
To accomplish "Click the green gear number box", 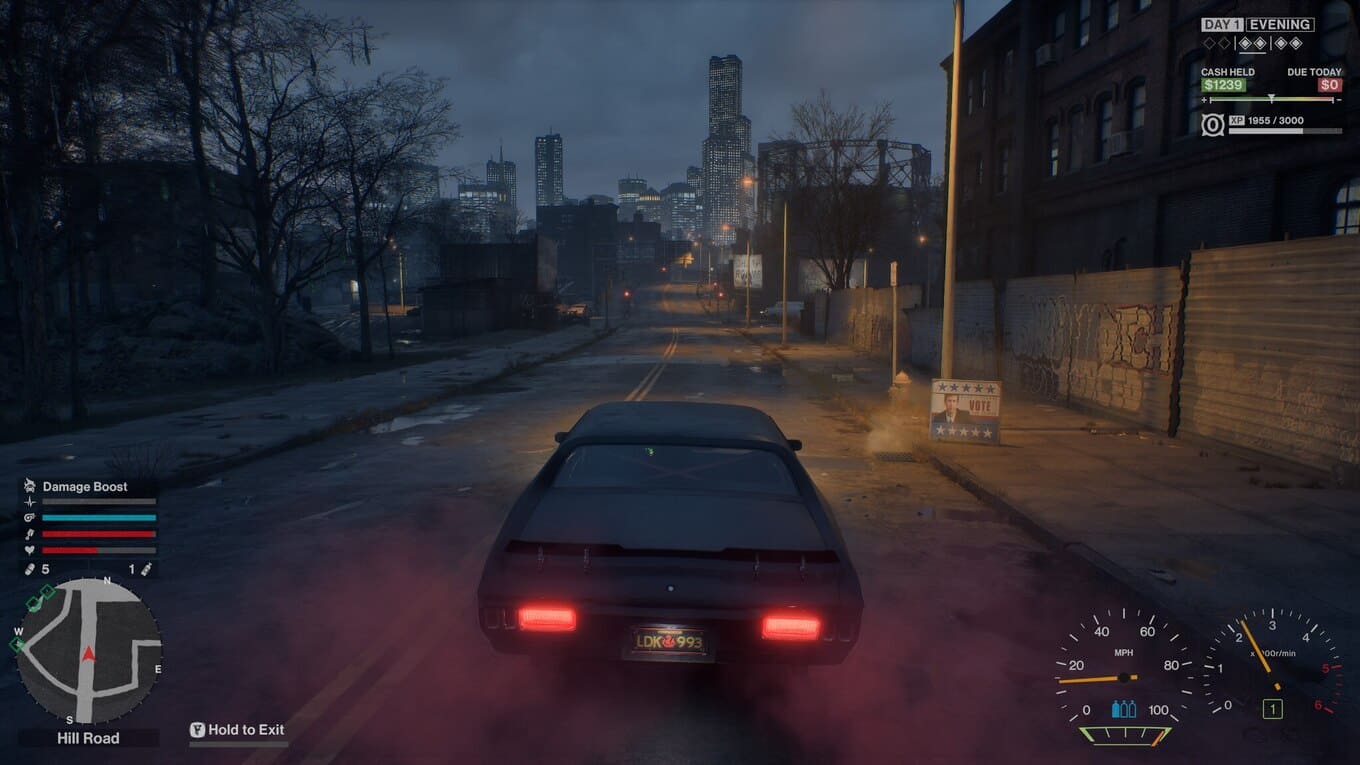I will tap(1272, 709).
